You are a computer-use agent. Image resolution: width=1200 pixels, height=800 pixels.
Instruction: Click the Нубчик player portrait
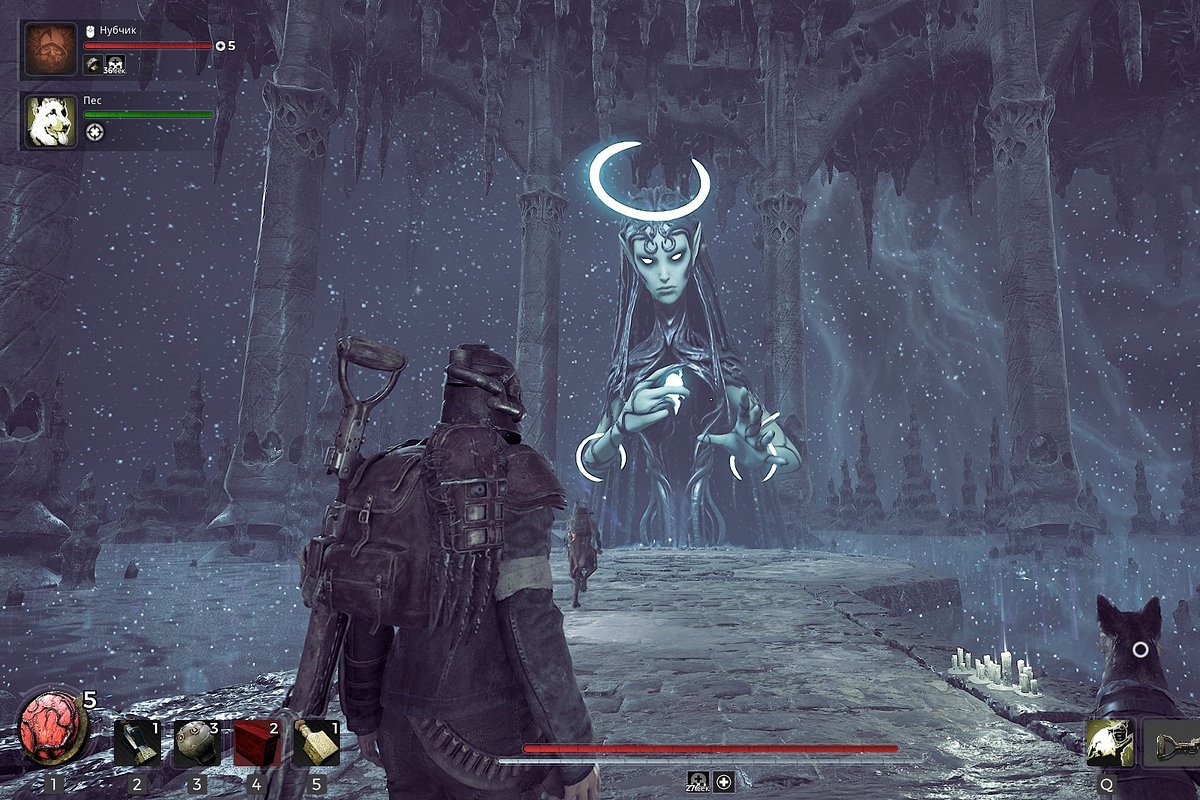[50, 50]
